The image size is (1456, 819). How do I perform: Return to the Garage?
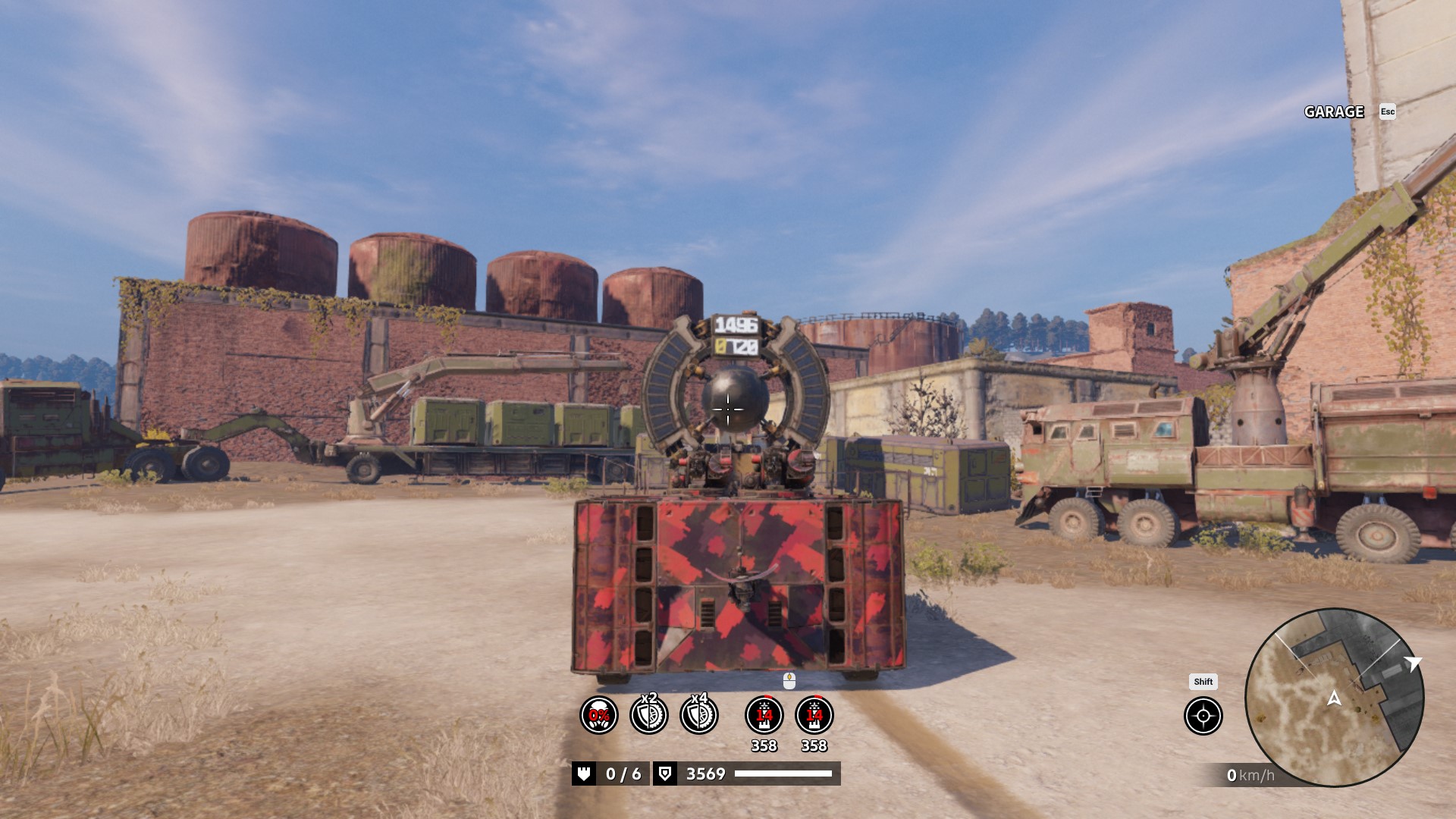[1334, 112]
